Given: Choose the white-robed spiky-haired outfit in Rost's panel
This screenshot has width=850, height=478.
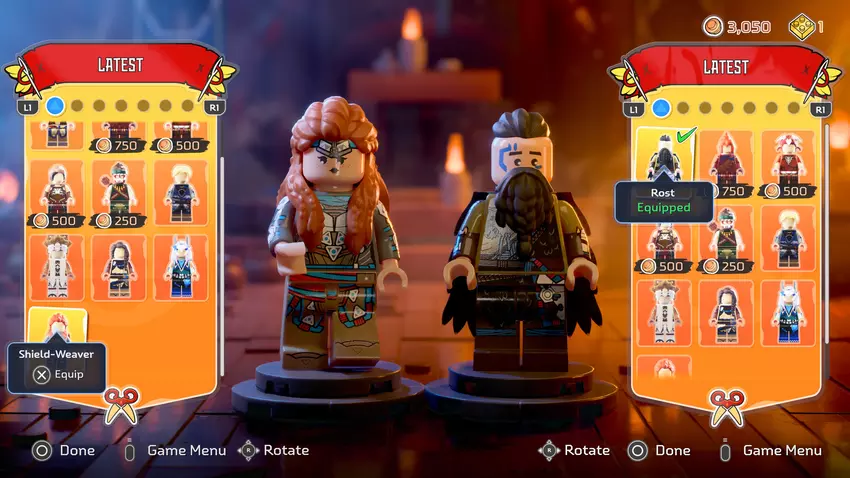Looking at the screenshot, I should (665, 311).
